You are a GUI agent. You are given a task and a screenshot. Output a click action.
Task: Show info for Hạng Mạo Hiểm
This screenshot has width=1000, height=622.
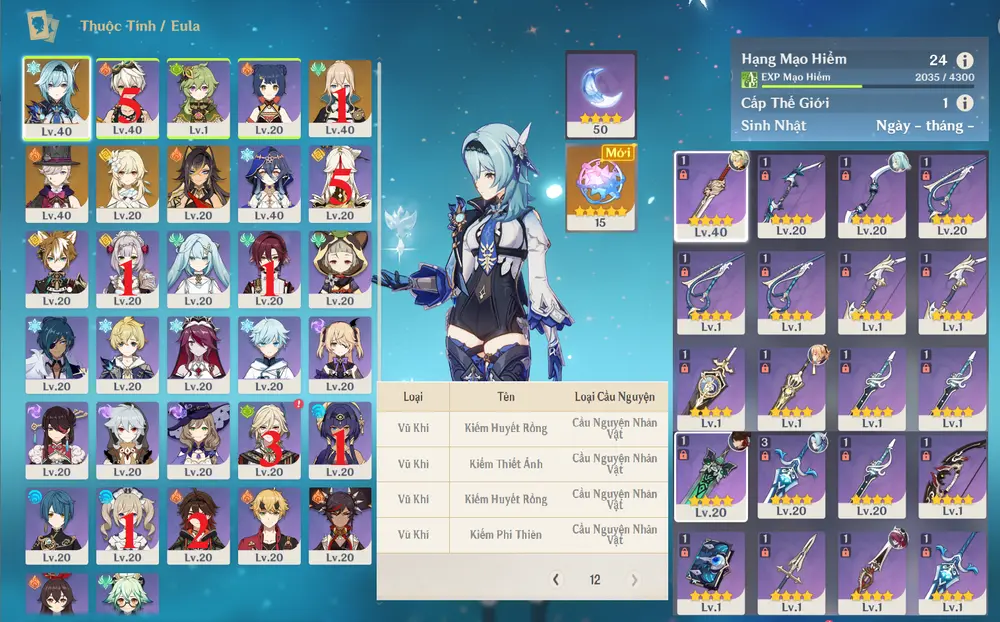[x=964, y=60]
